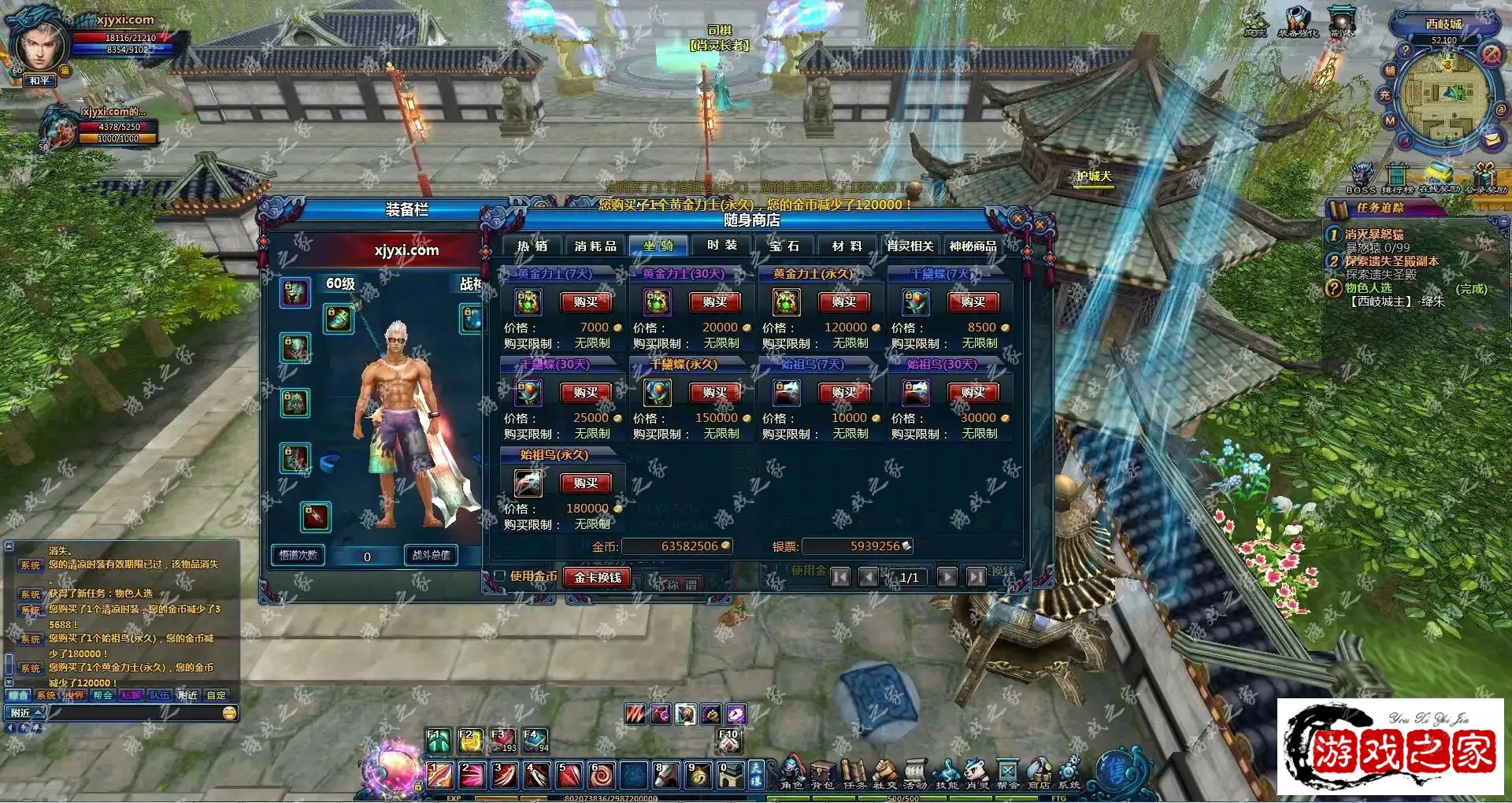Open the 背包 bag from the menu bar

[x=823, y=773]
